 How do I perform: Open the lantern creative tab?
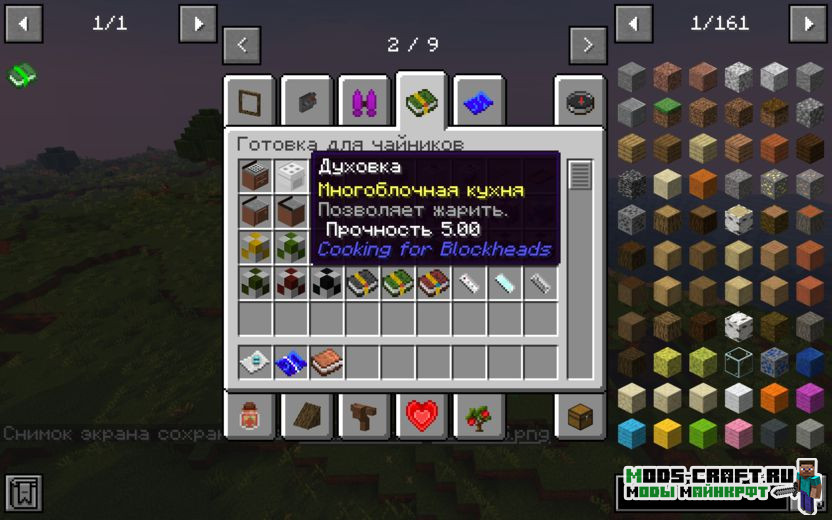[250, 415]
